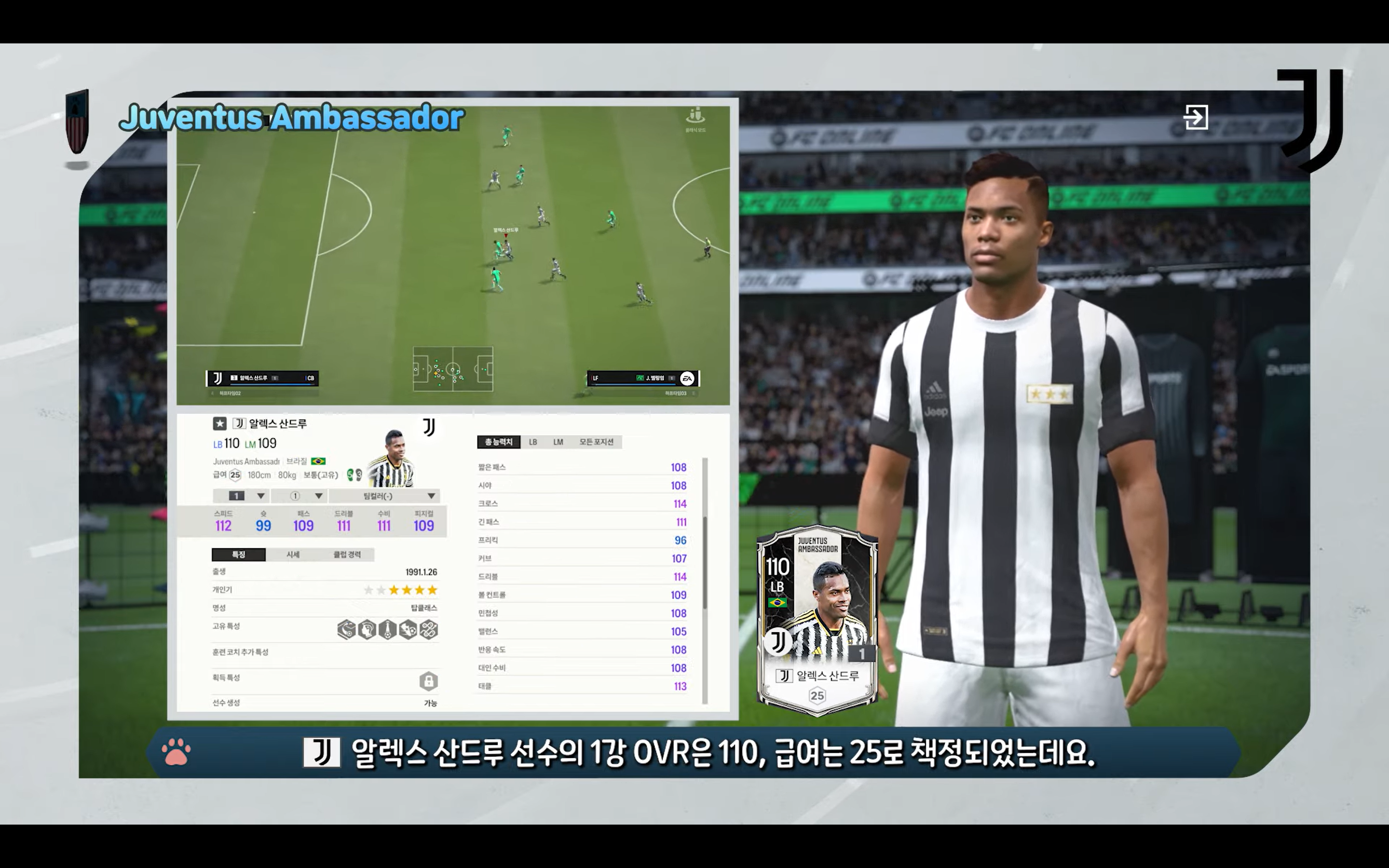Select the Juventus Ambassador 110 LB player card
Image resolution: width=1389 pixels, height=868 pixels.
(817, 621)
